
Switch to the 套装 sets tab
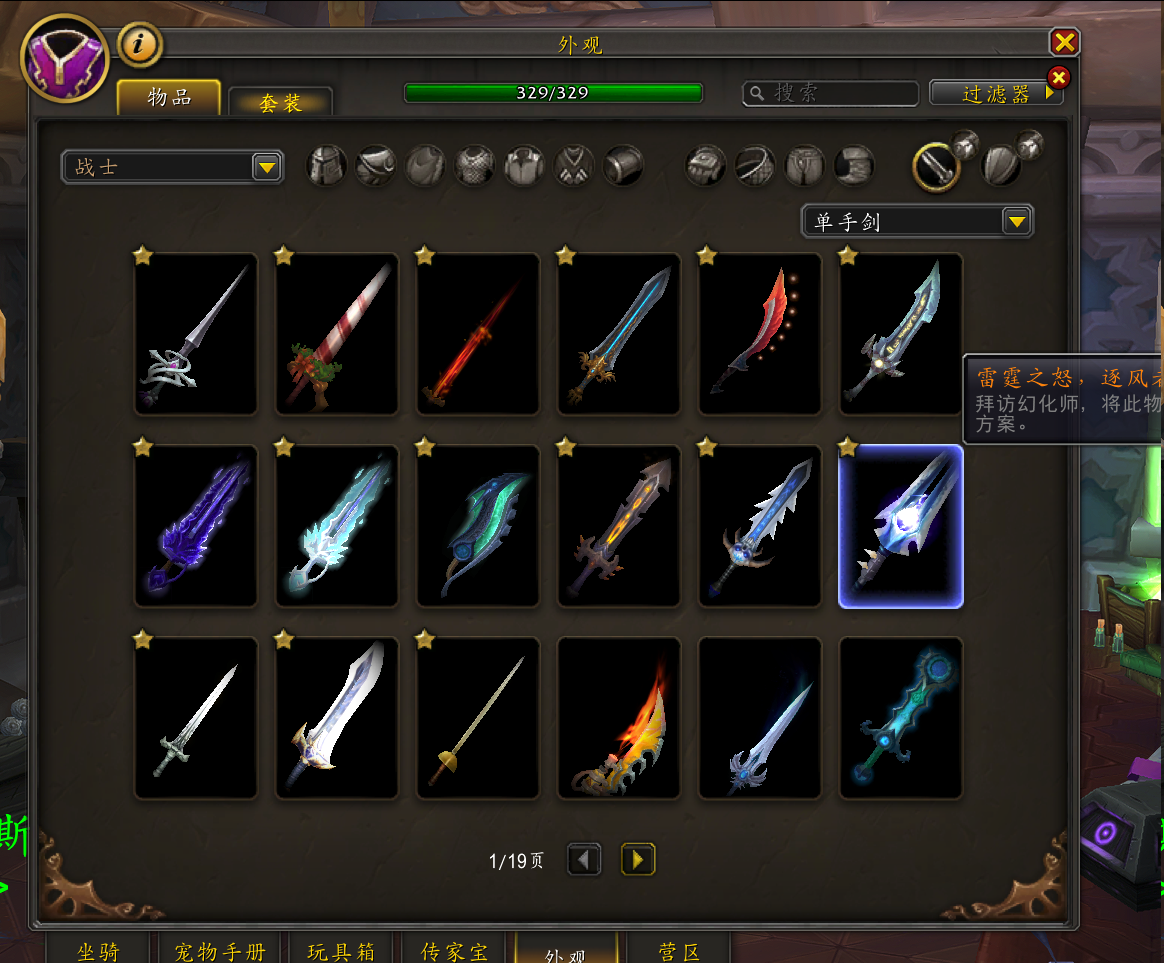(x=280, y=102)
